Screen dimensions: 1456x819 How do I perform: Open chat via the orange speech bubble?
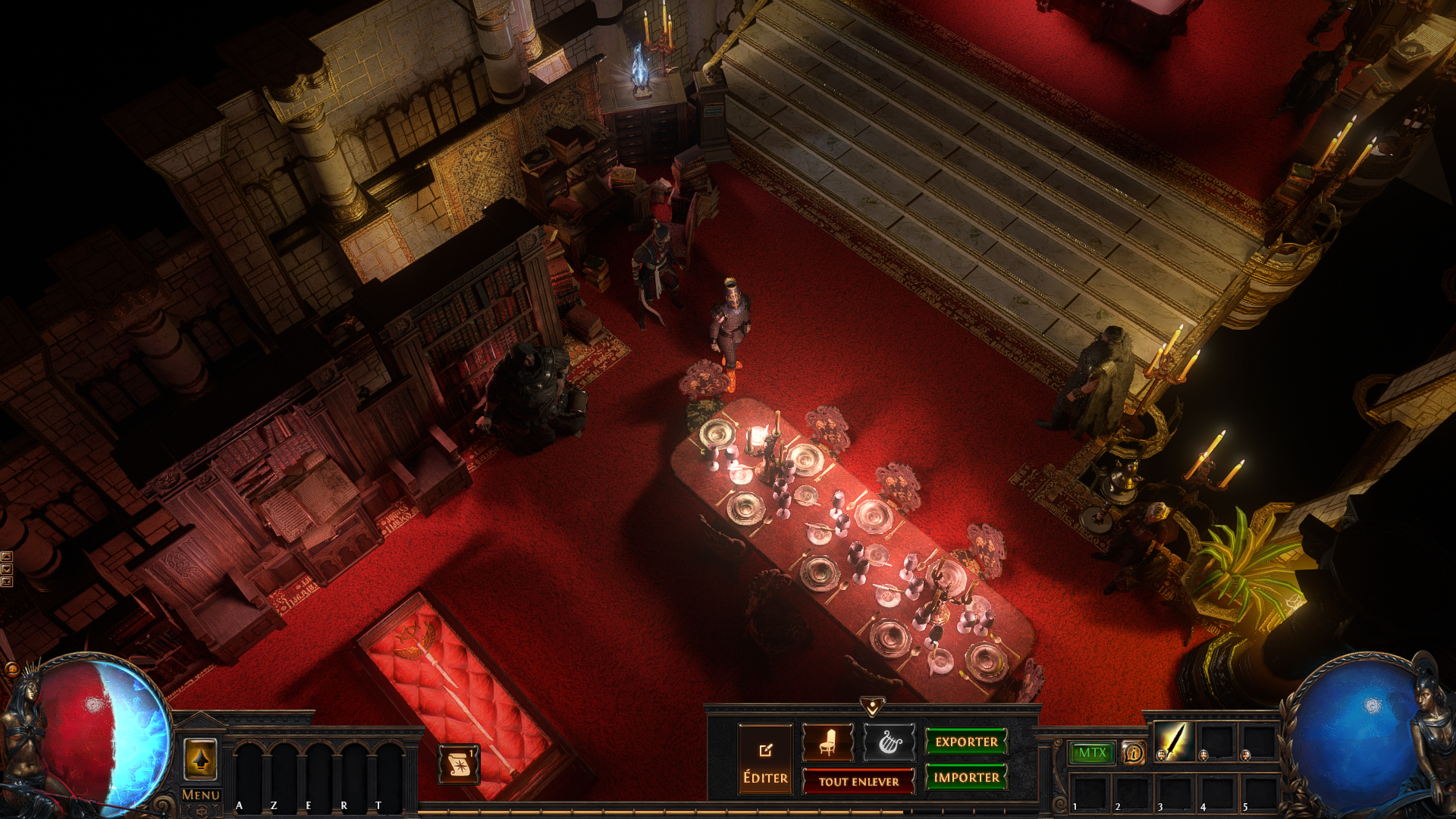pyautogui.click(x=11, y=669)
